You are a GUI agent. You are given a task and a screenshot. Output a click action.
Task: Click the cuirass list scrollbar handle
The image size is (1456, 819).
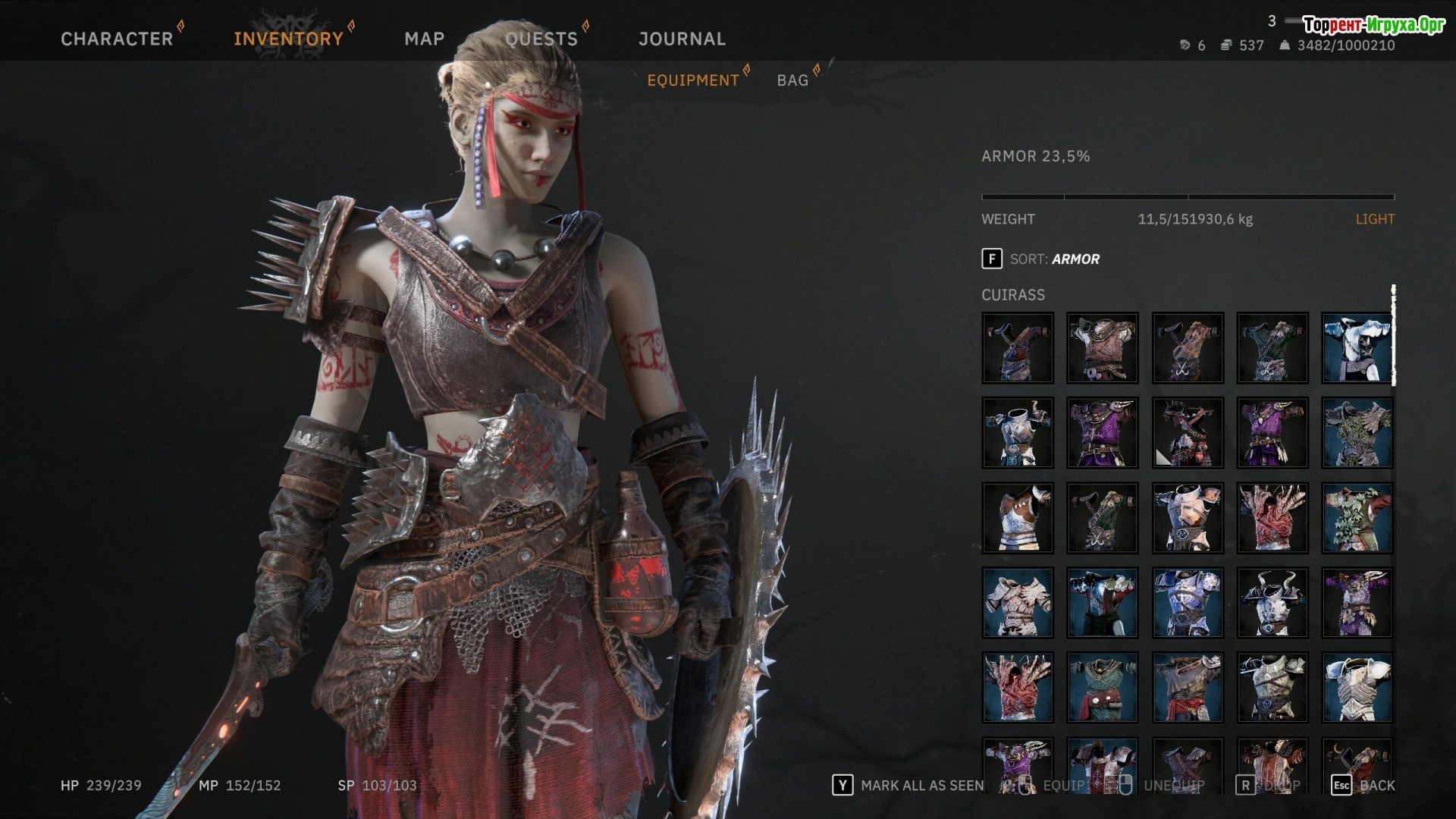point(1393,335)
